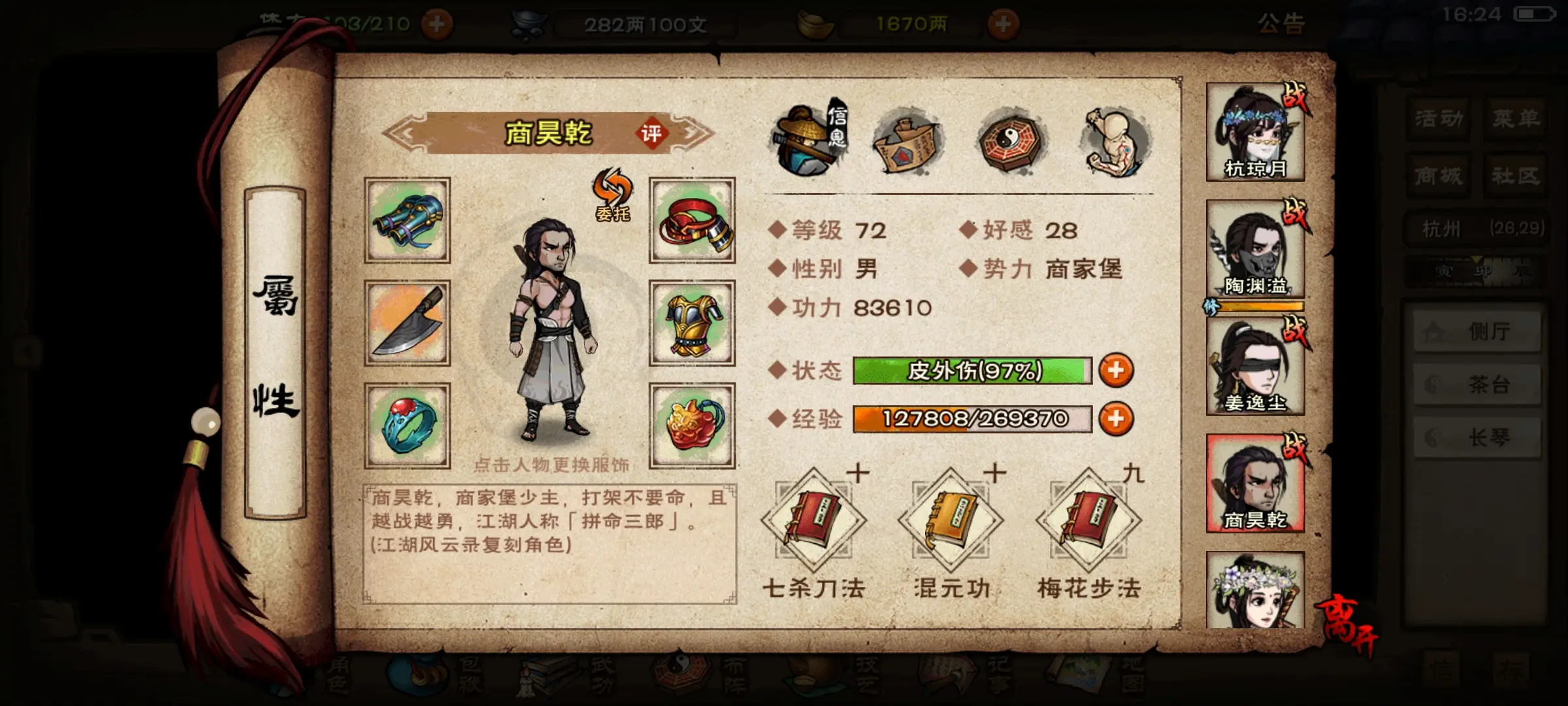Select the red belt equipment slot
Viewport: 1568px width, 706px height.
692,220
